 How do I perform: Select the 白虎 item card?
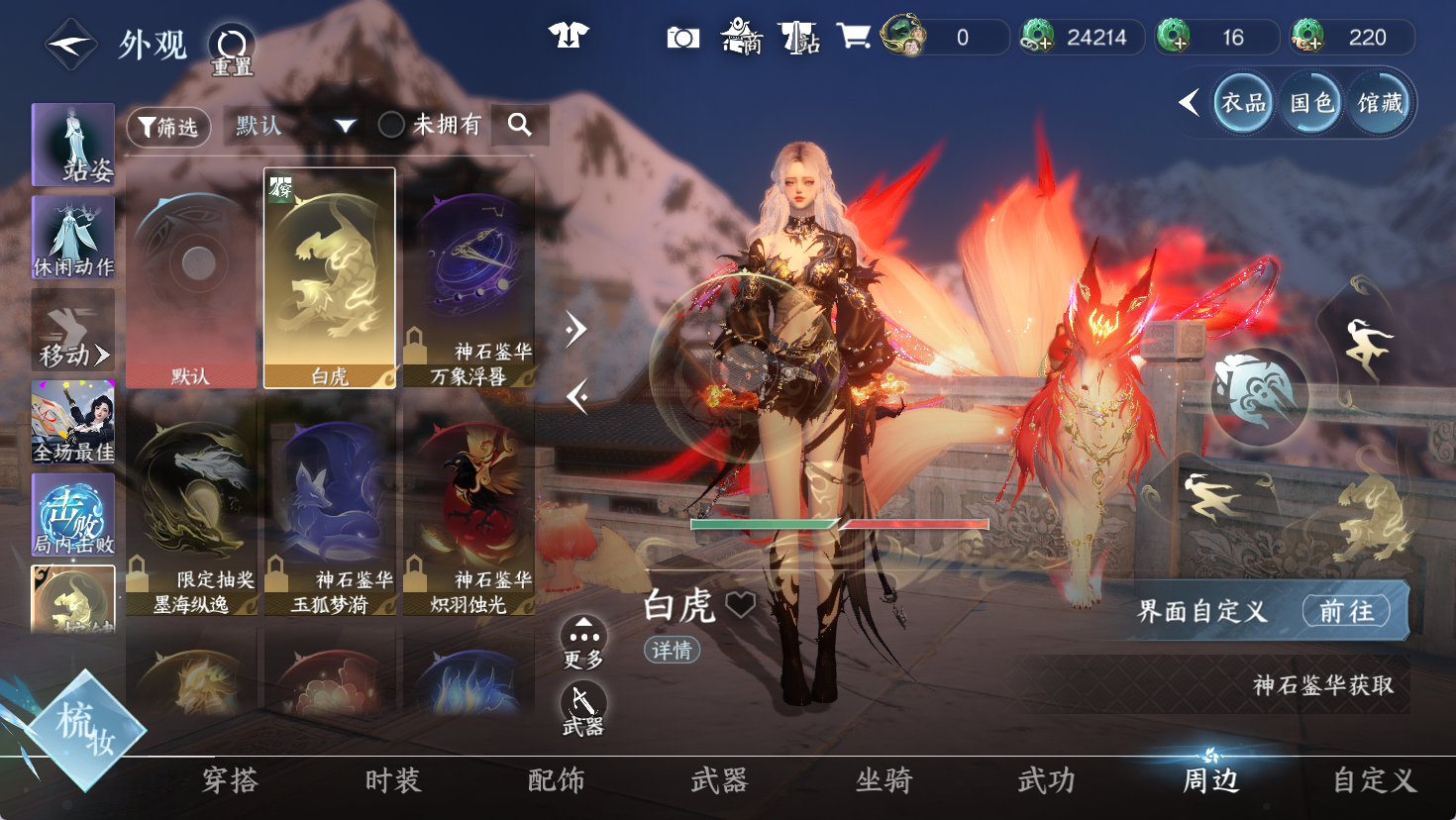coord(330,278)
